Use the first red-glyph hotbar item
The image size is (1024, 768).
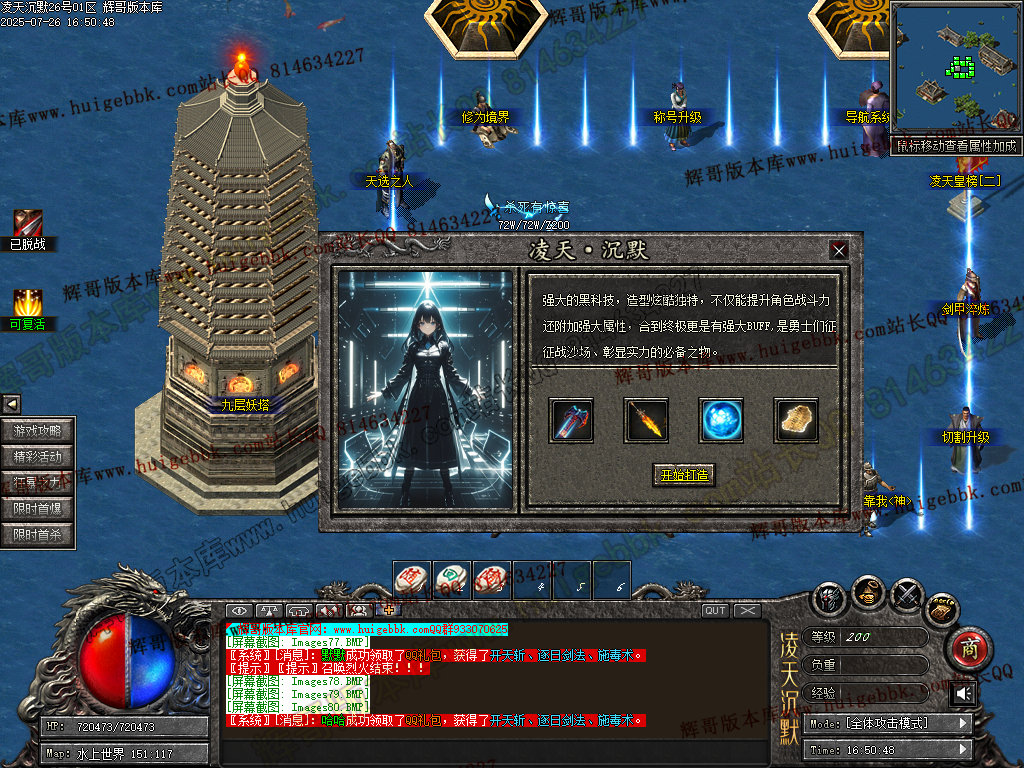click(x=412, y=579)
